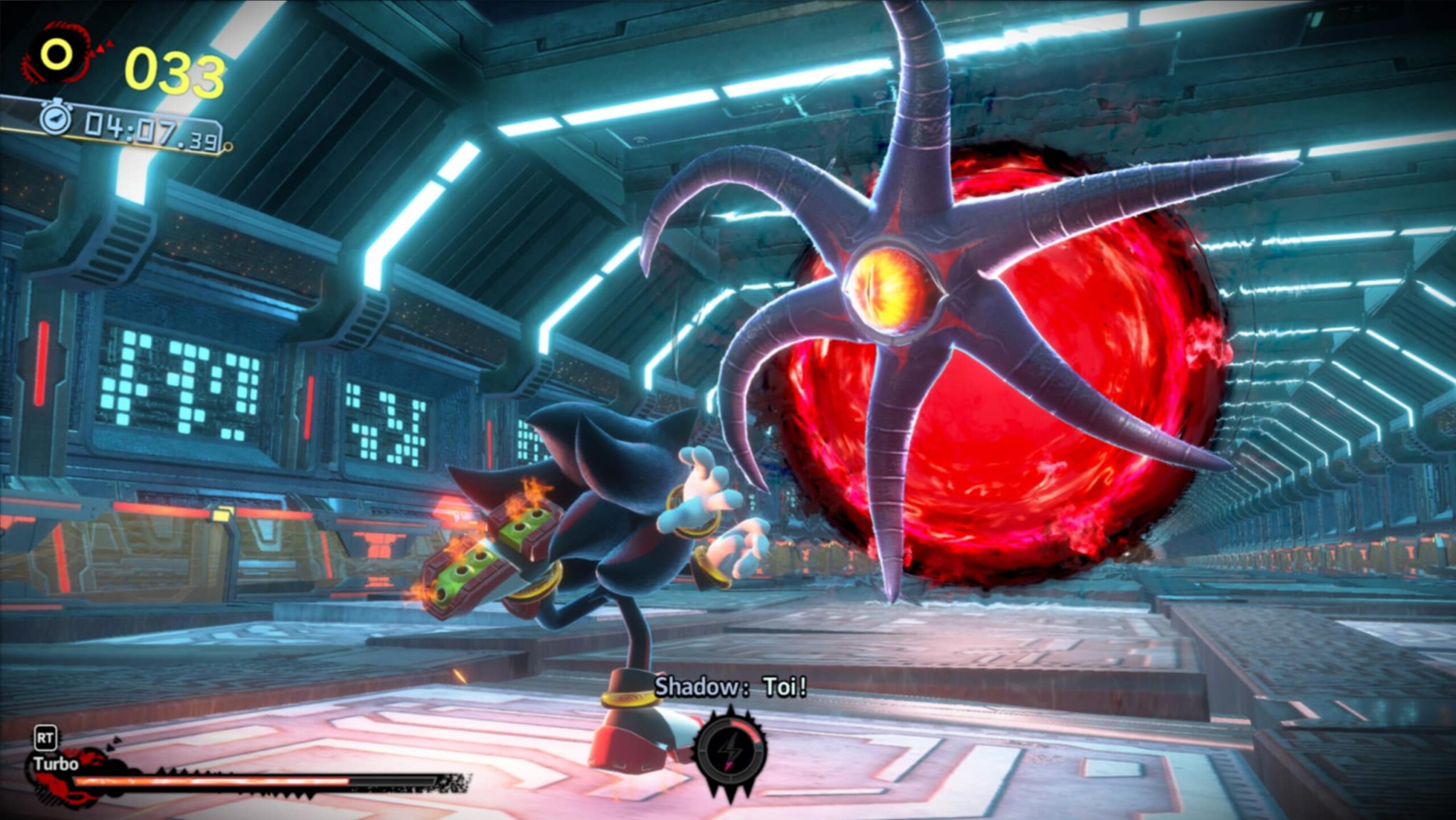Select the stopwatch icon beside the timer
Screen dimensions: 1456x820
click(55, 119)
